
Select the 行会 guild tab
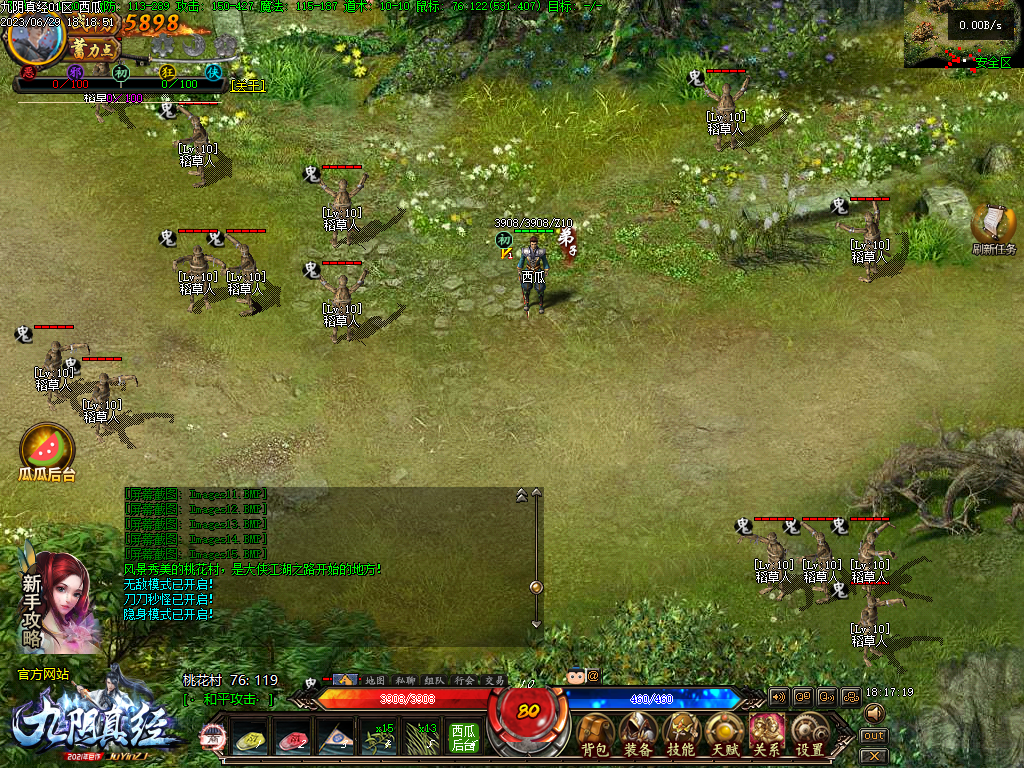tap(464, 680)
